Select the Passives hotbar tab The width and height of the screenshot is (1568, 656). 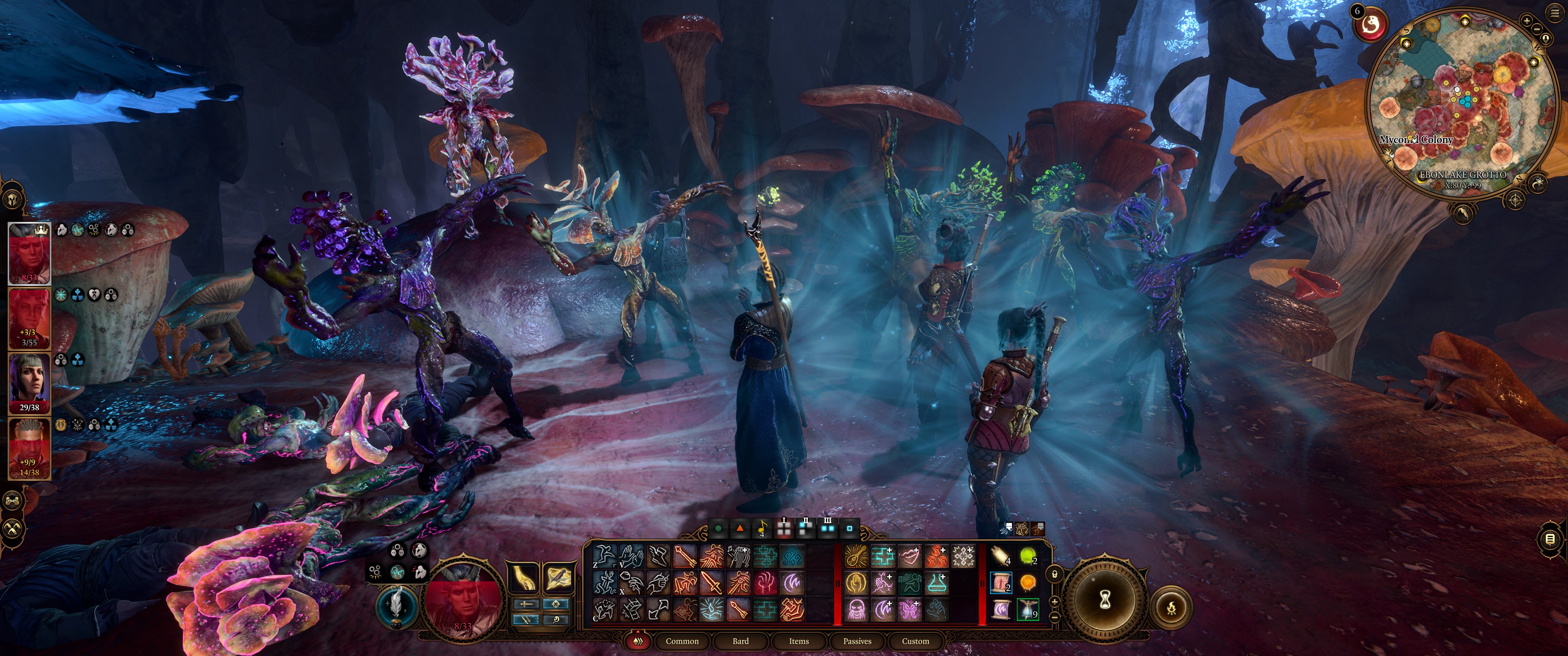(x=857, y=641)
